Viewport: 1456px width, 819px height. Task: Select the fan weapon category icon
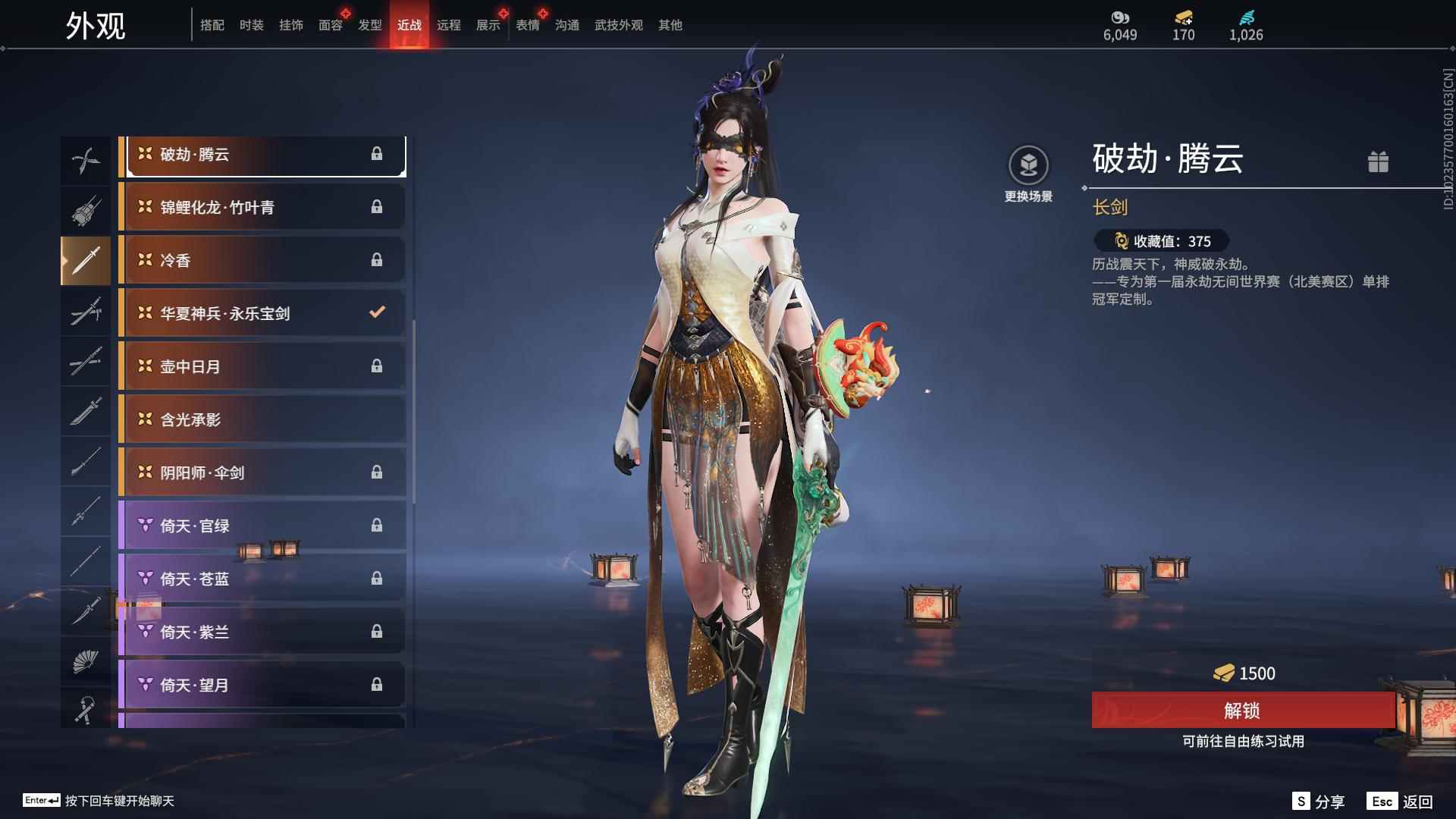[86, 661]
